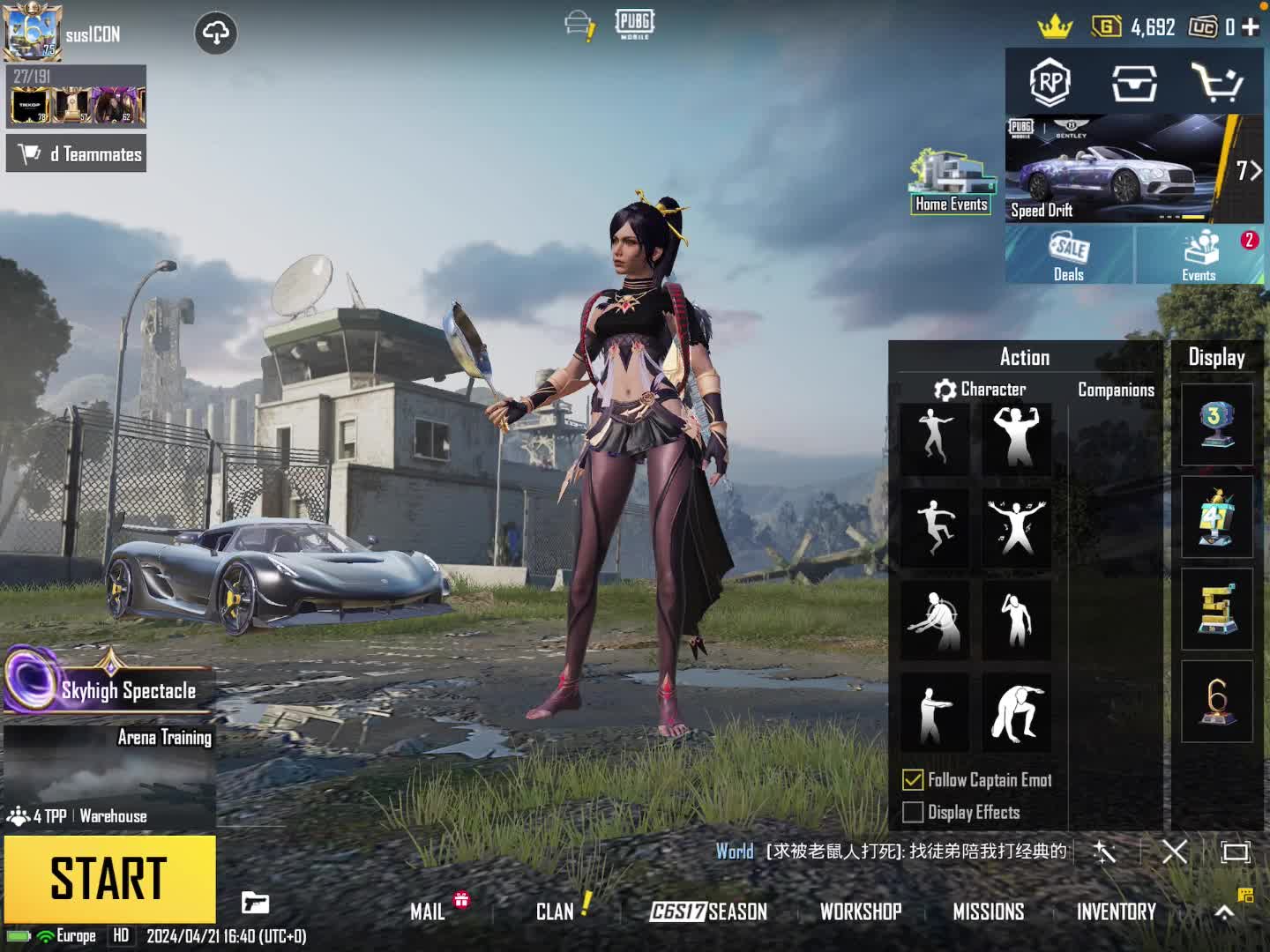
Task: Add UC with the plus button
Action: [x=1251, y=27]
